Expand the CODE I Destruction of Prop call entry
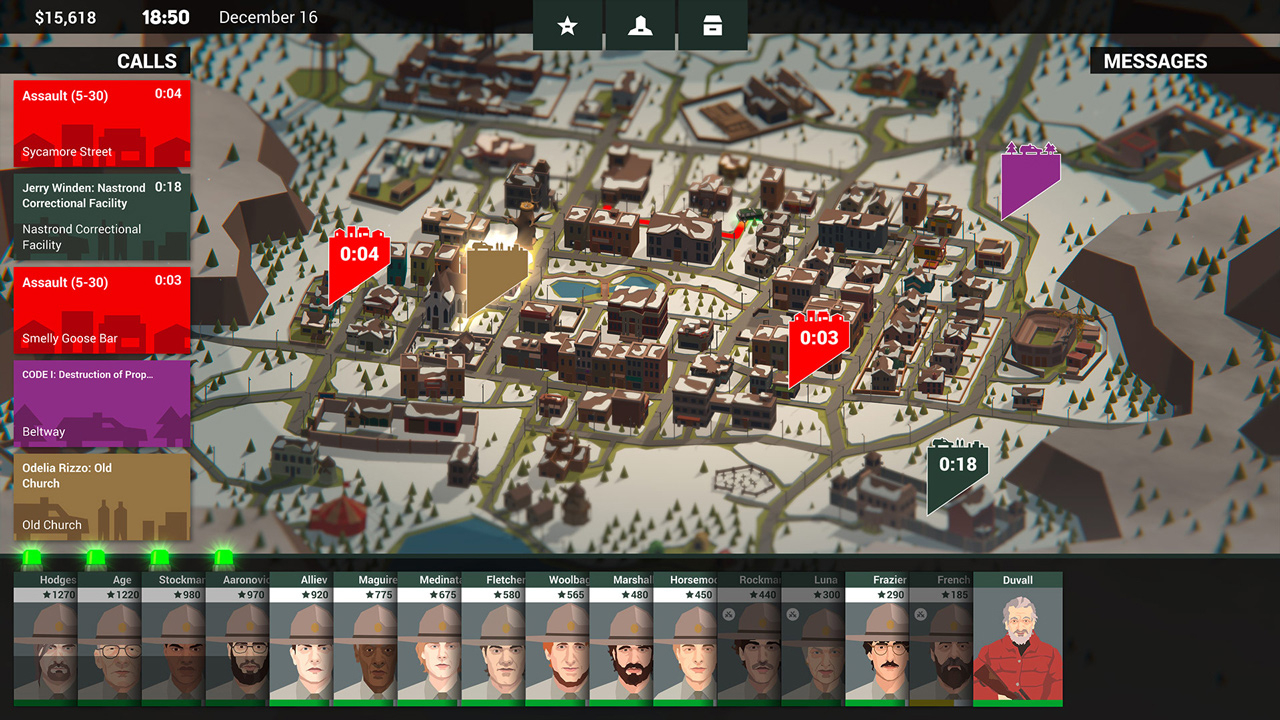This screenshot has width=1280, height=720. (100, 403)
